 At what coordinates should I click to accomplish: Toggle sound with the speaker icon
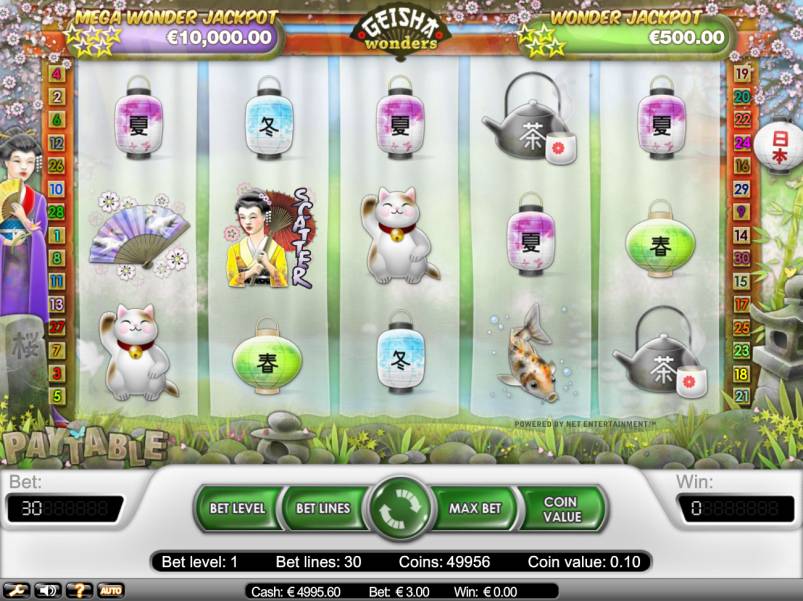47,590
